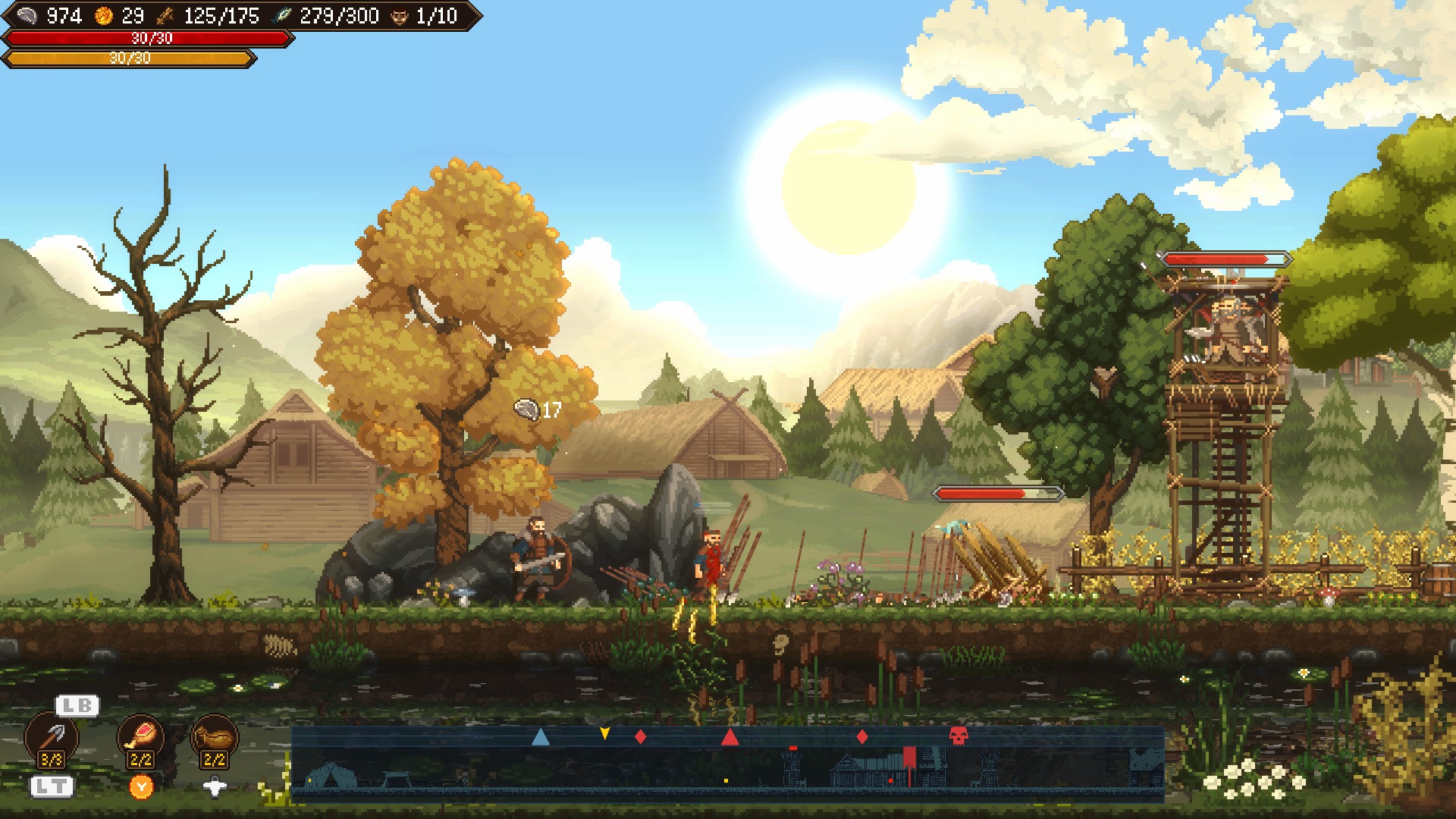Click the tent camp on the minimap strip
This screenshot has height=819, width=1456.
pyautogui.click(x=331, y=775)
